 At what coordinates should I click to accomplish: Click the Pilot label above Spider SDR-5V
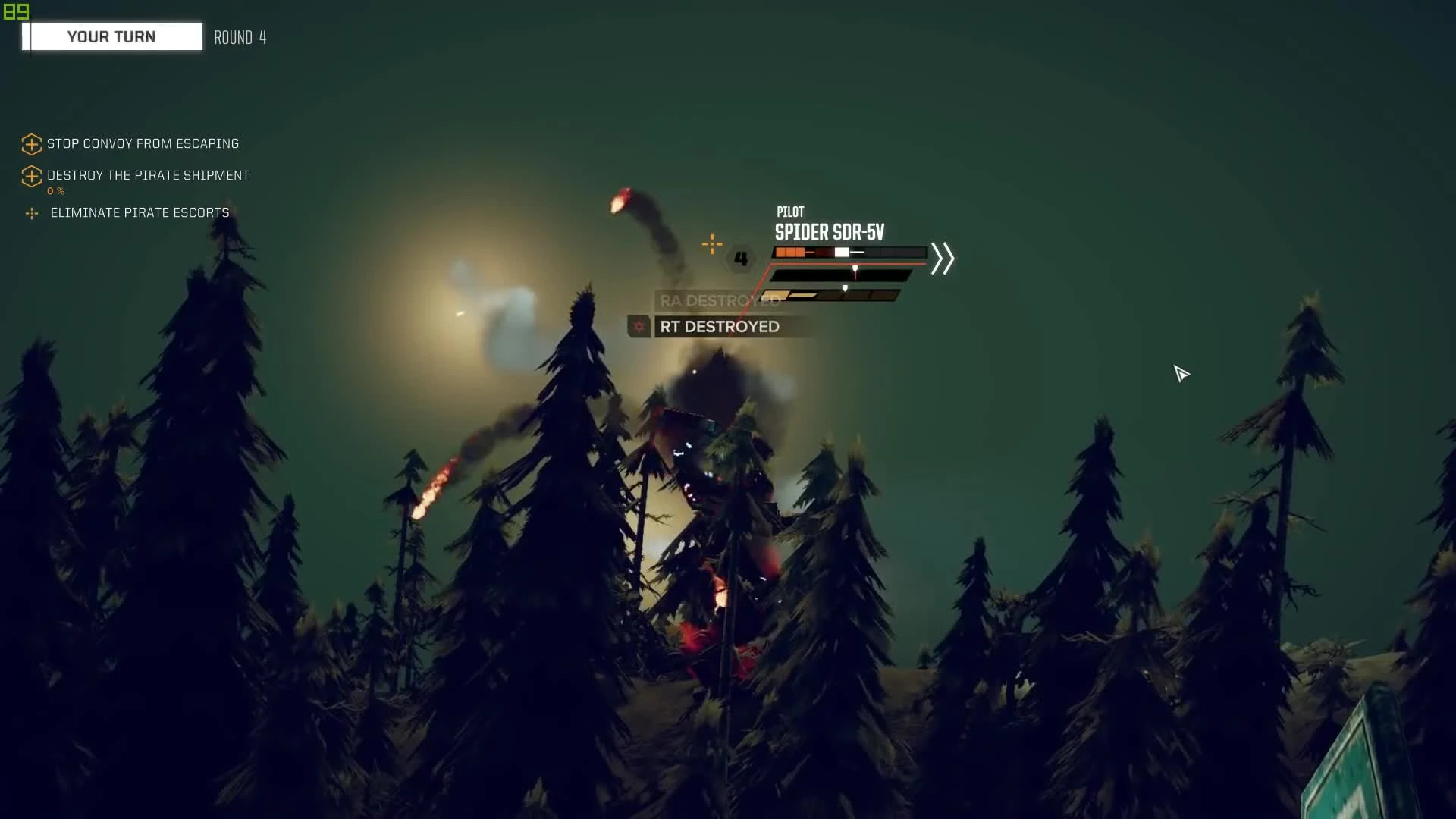pyautogui.click(x=789, y=212)
